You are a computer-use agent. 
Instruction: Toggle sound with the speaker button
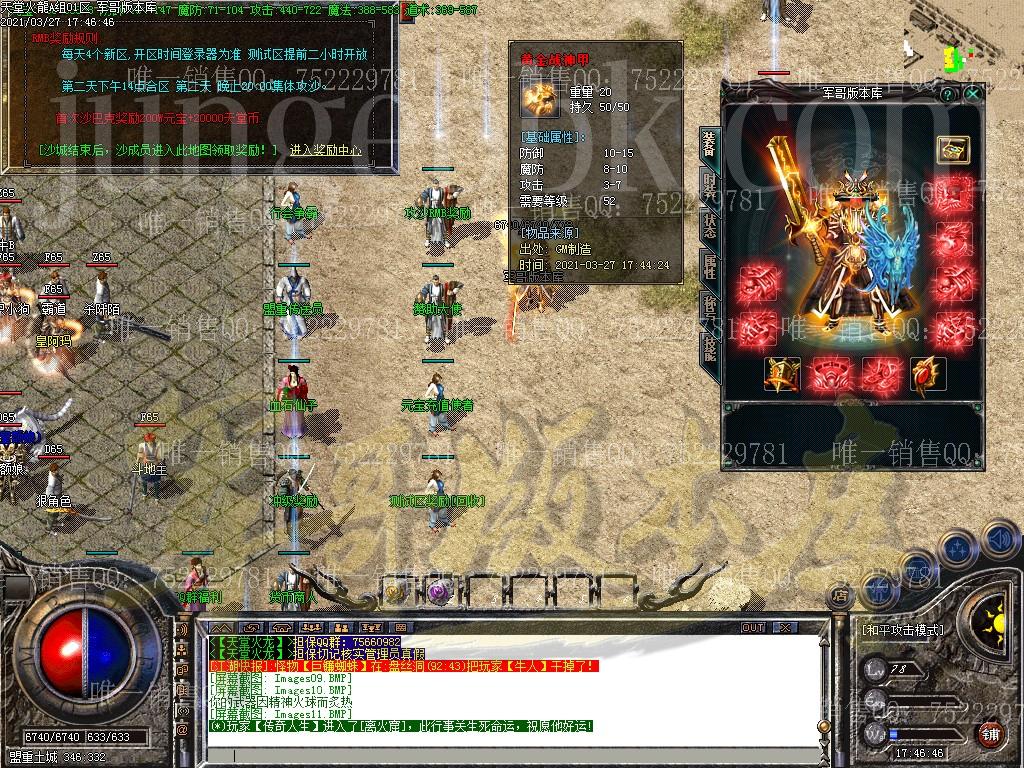(x=1000, y=540)
